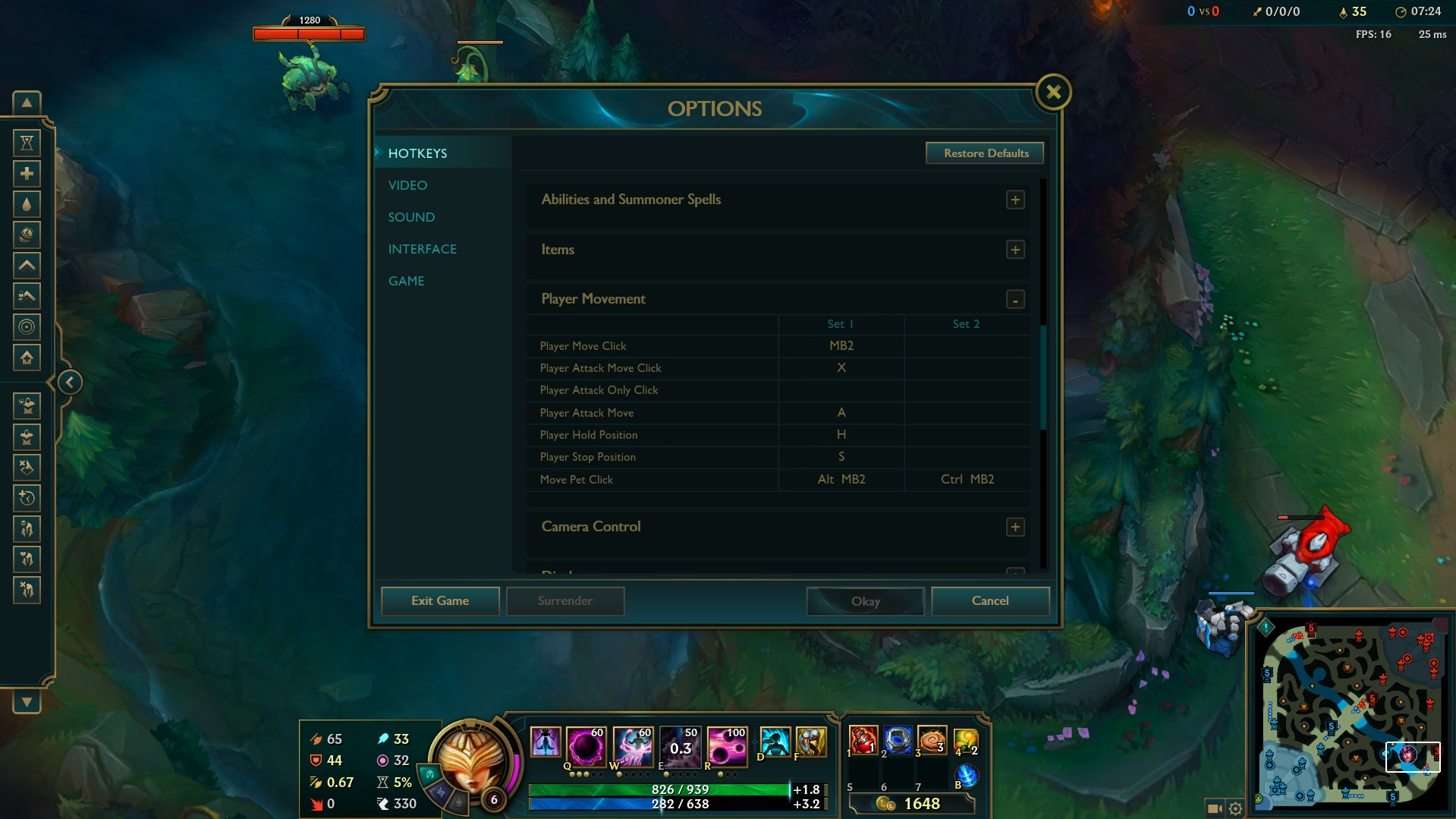This screenshot has width=1456, height=819.
Task: Select the Interface settings tab
Action: (422, 249)
